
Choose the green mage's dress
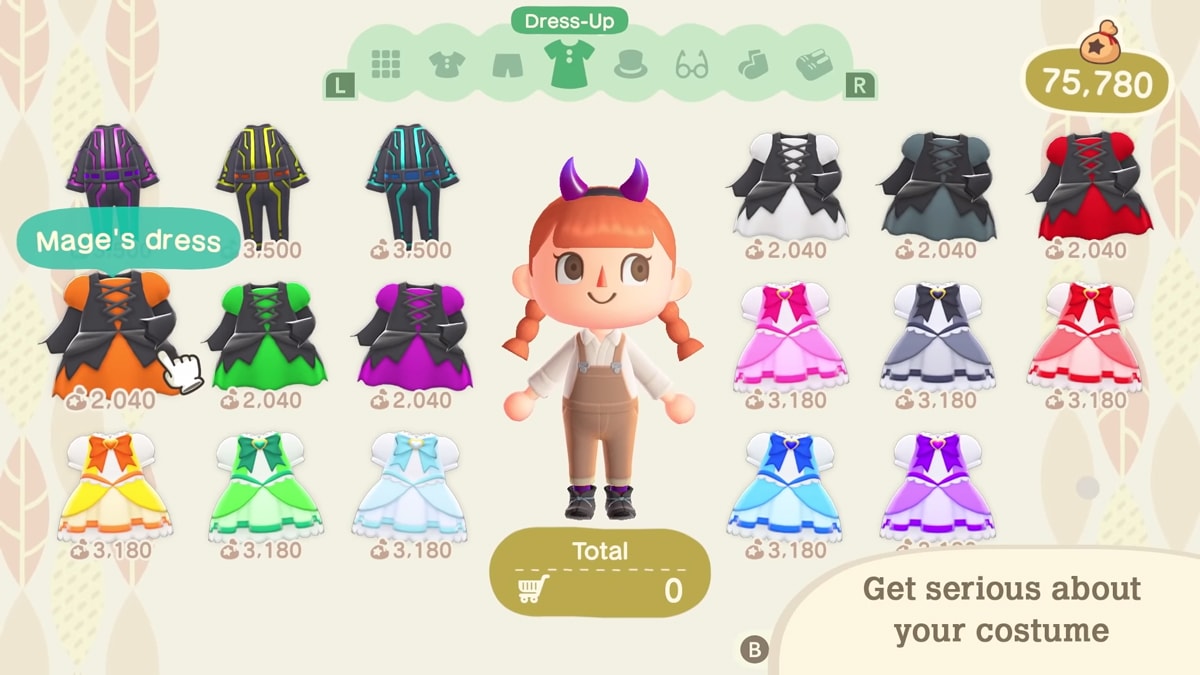click(x=268, y=335)
